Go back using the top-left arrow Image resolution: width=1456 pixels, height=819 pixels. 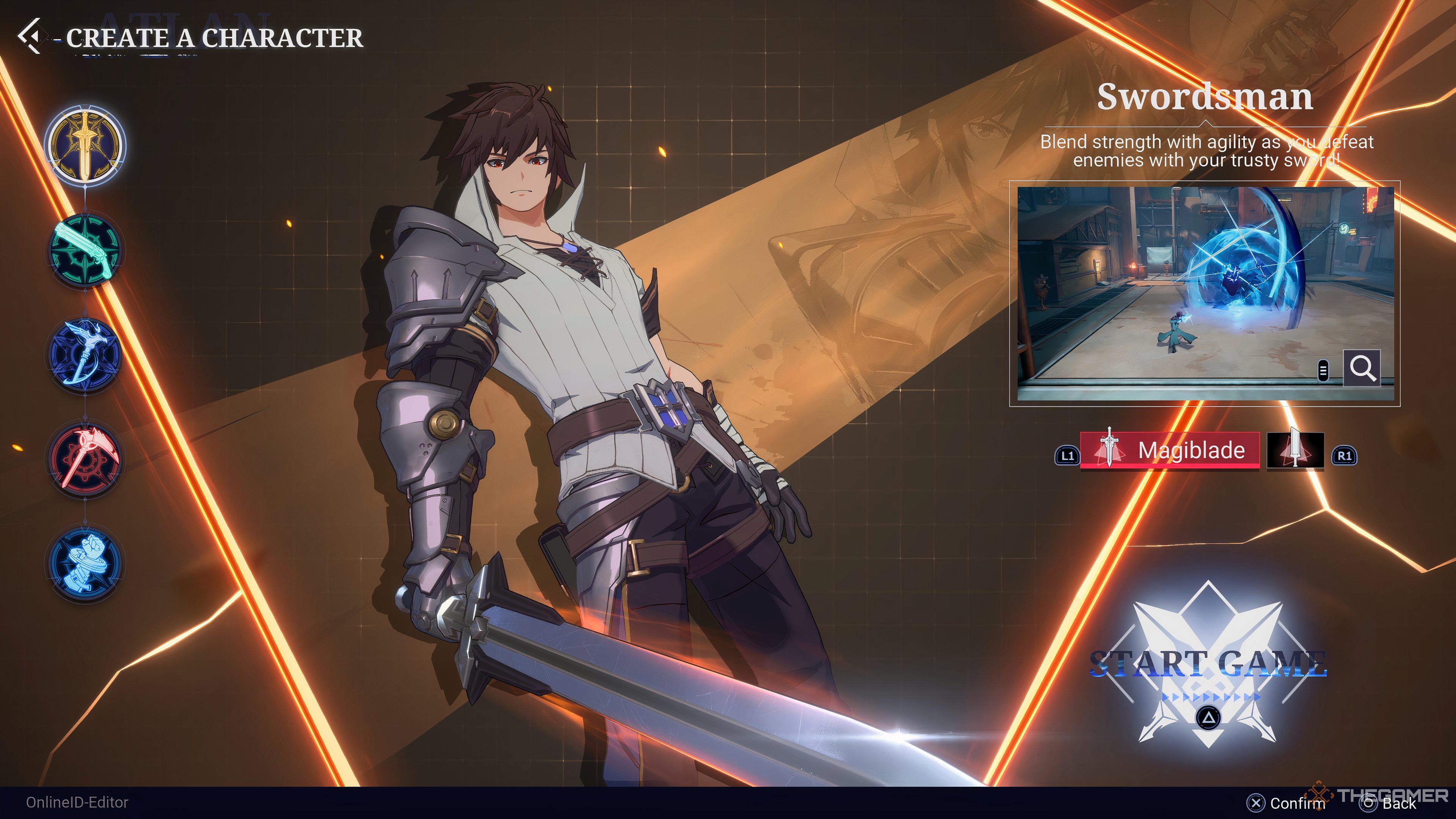click(x=30, y=36)
